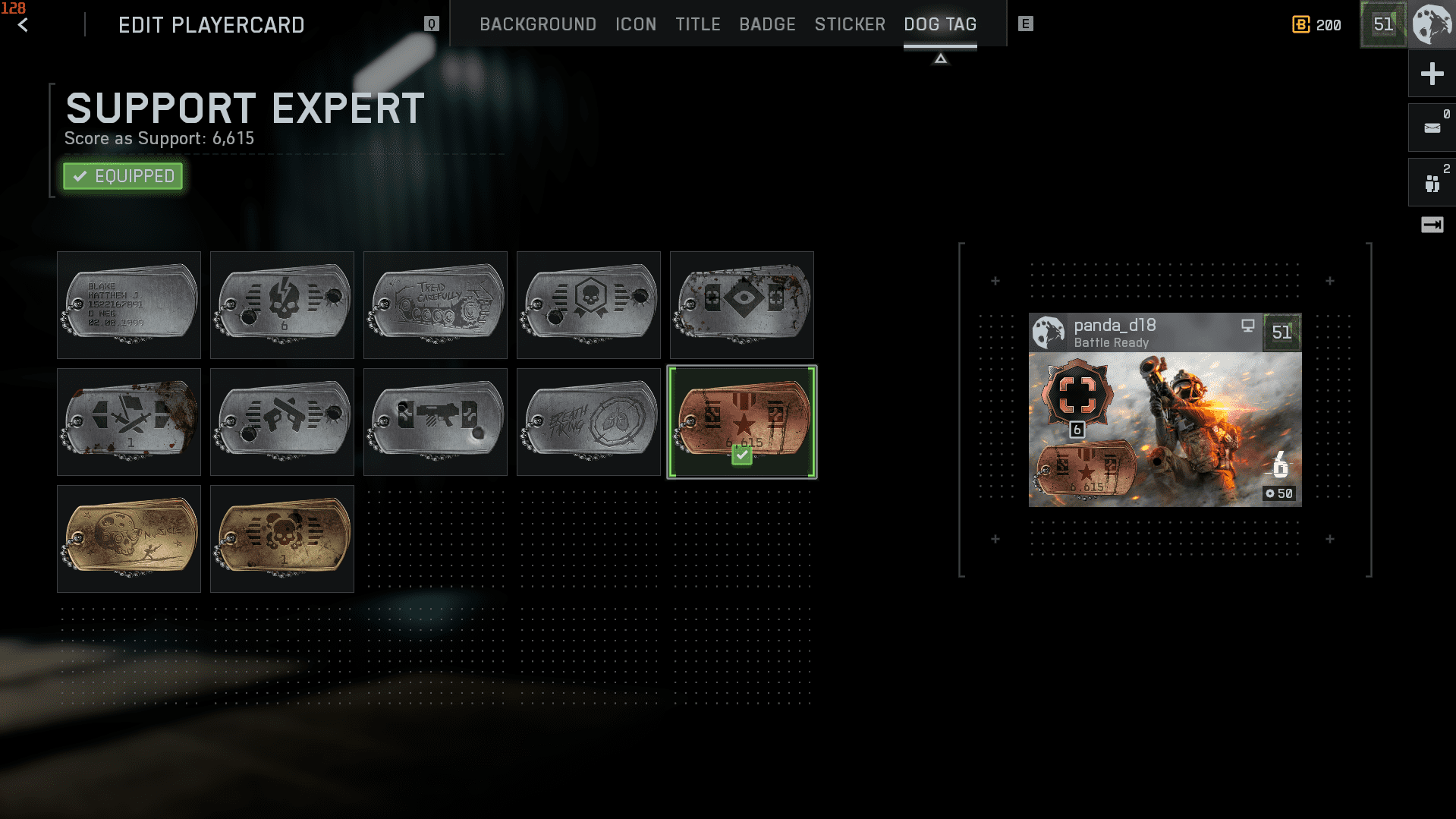The height and width of the screenshot is (819, 1456).
Task: Open the squad members icon
Action: pyautogui.click(x=1432, y=183)
